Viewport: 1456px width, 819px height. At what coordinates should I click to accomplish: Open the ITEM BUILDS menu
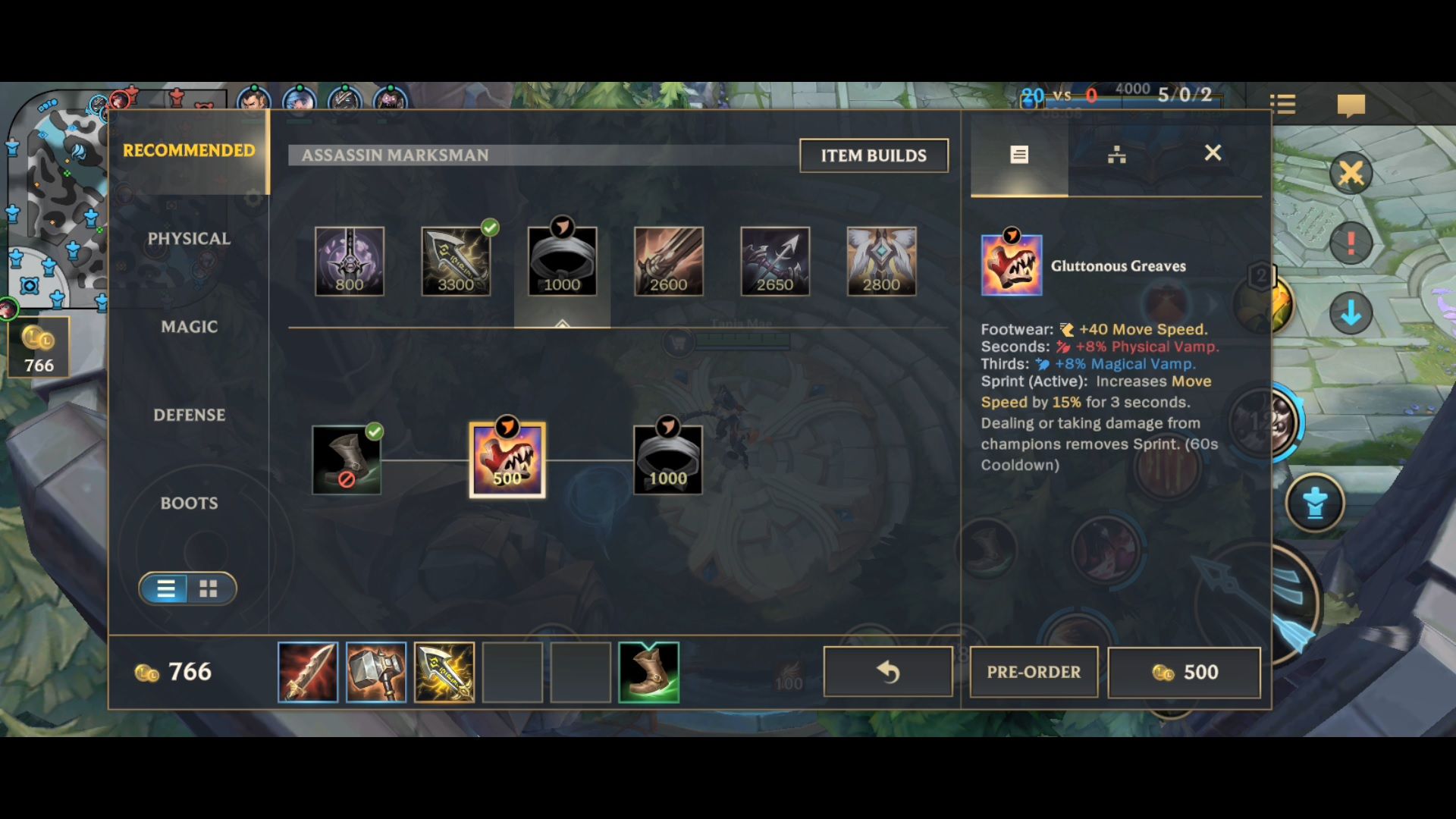tap(873, 155)
